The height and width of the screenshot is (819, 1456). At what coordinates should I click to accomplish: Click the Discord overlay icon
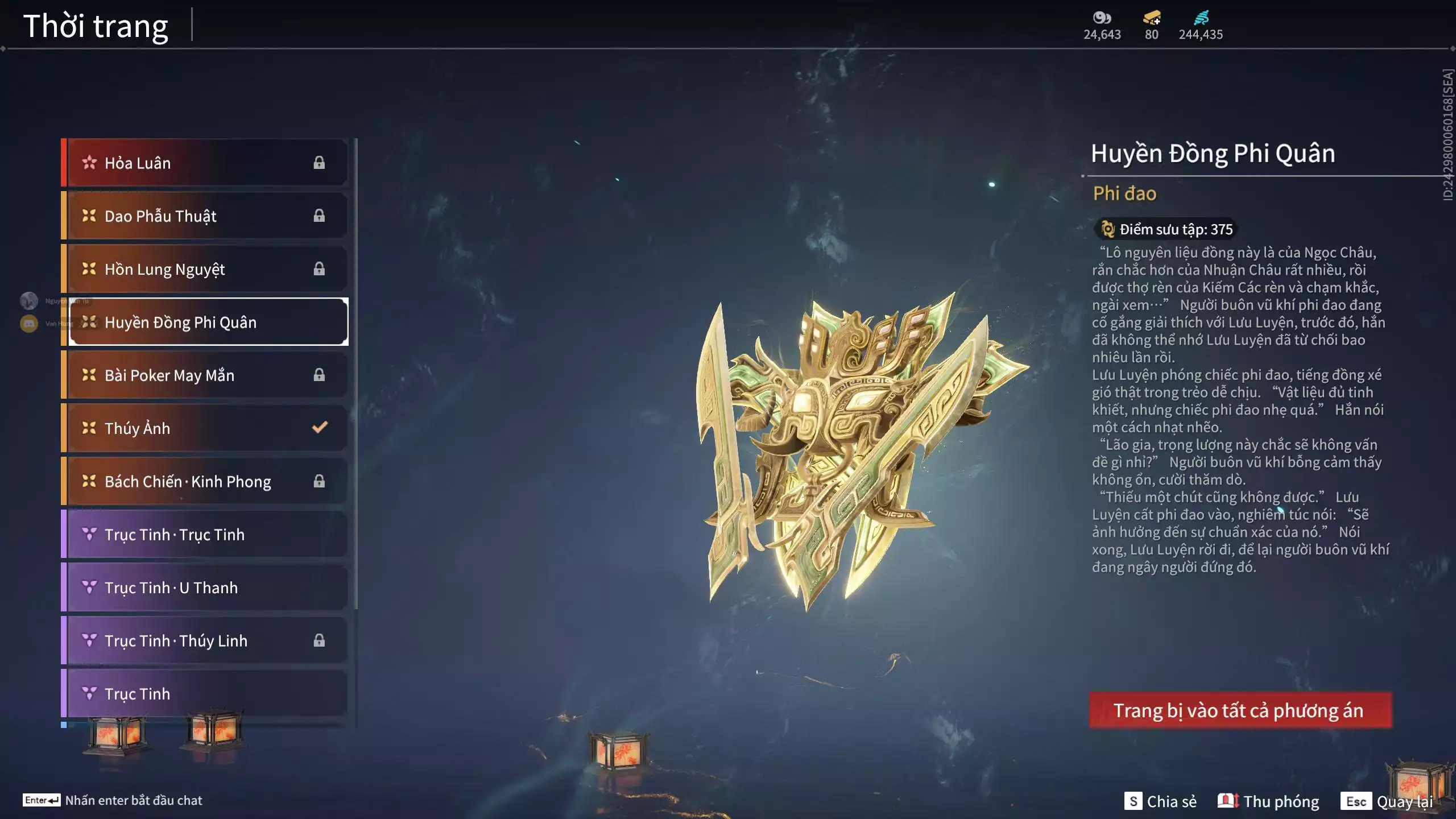(x=29, y=324)
